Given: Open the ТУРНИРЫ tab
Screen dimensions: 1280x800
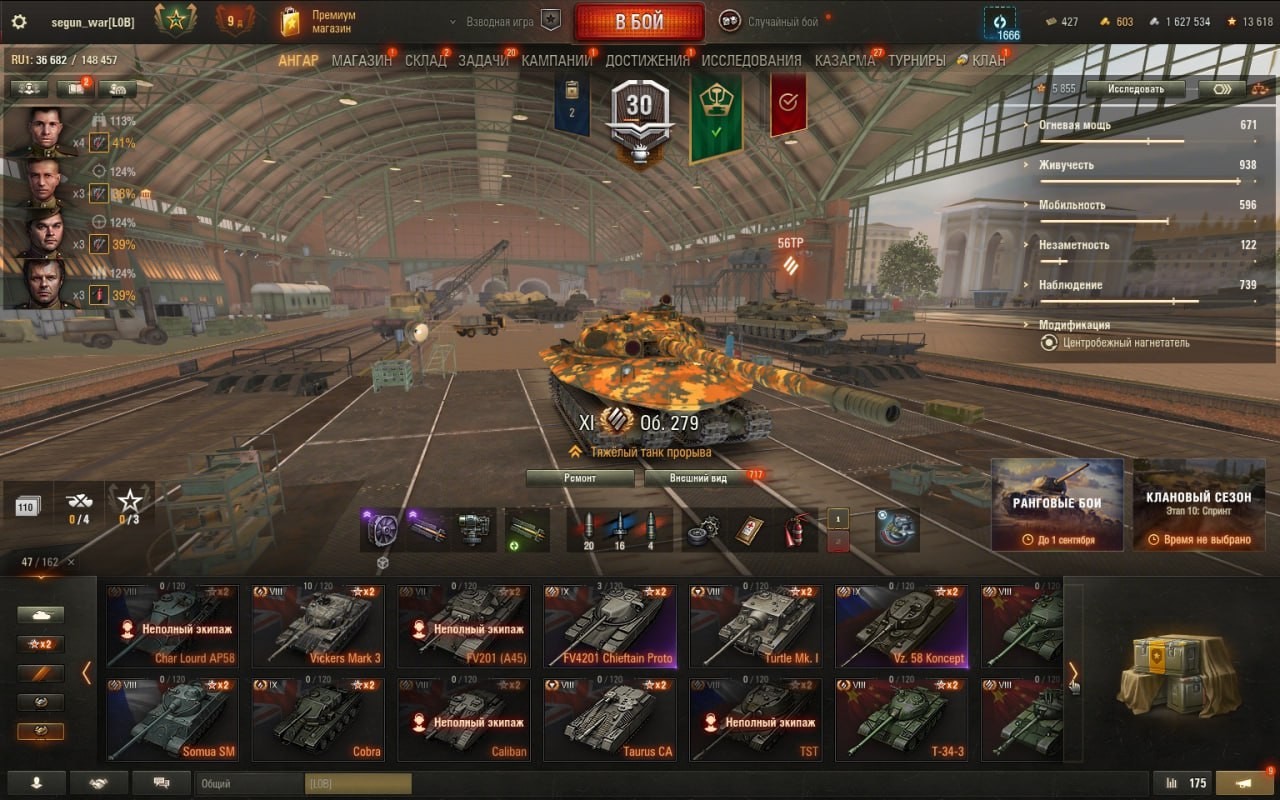Looking at the screenshot, I should click(916, 60).
